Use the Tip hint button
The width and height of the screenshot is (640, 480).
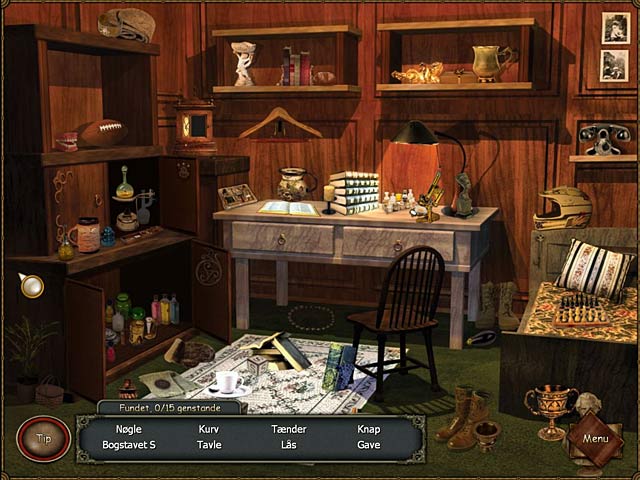coord(43,438)
